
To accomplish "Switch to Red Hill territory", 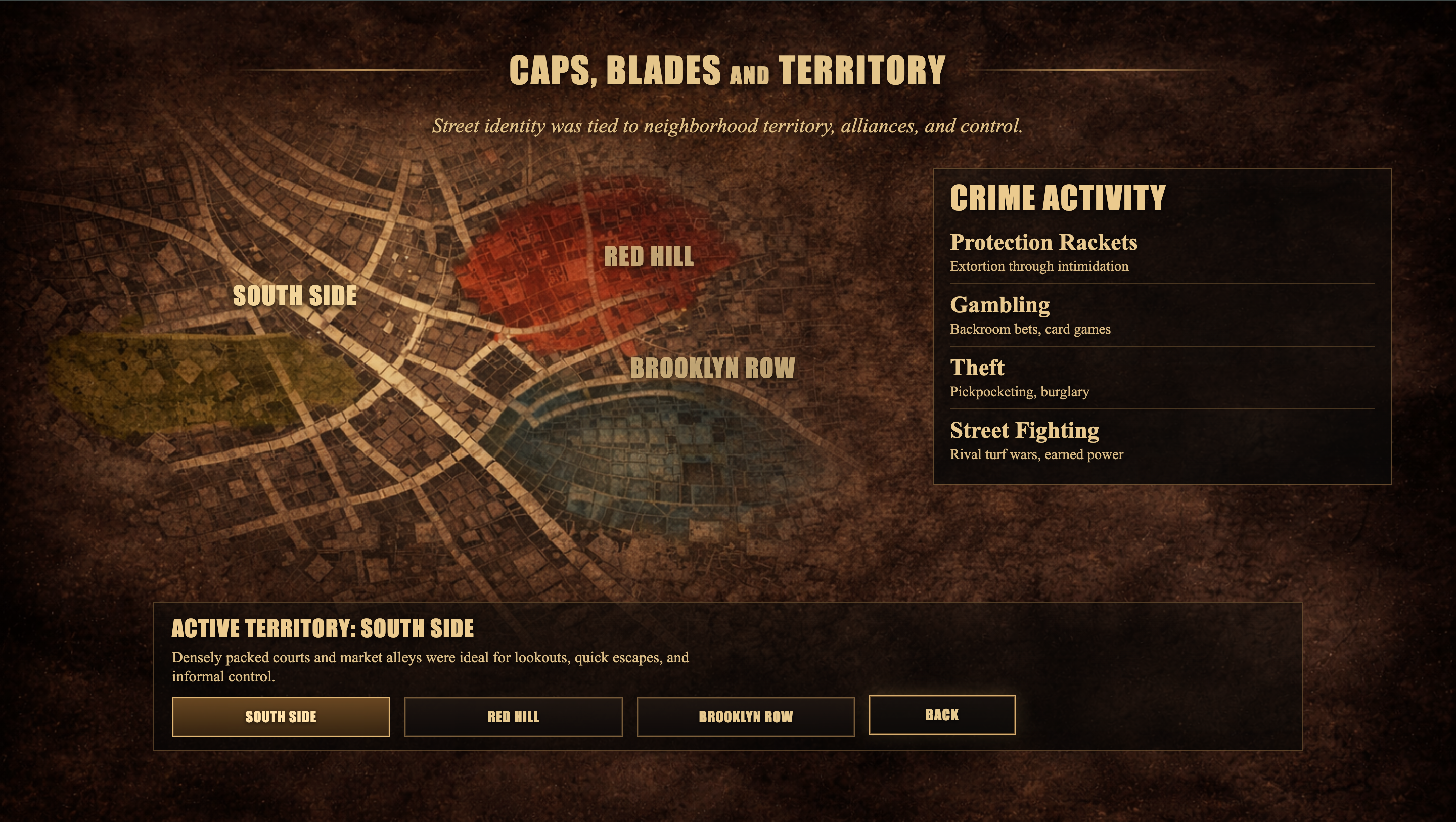I will tap(513, 716).
